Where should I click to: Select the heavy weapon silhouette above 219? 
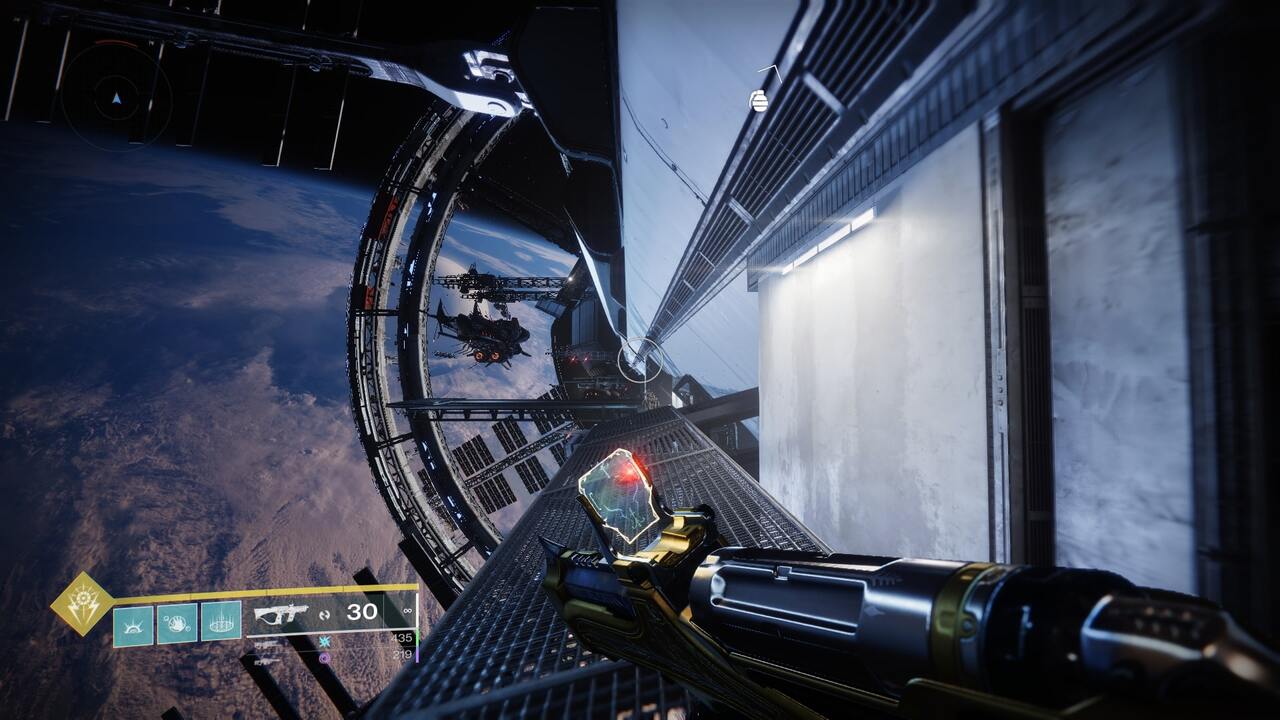click(x=267, y=660)
